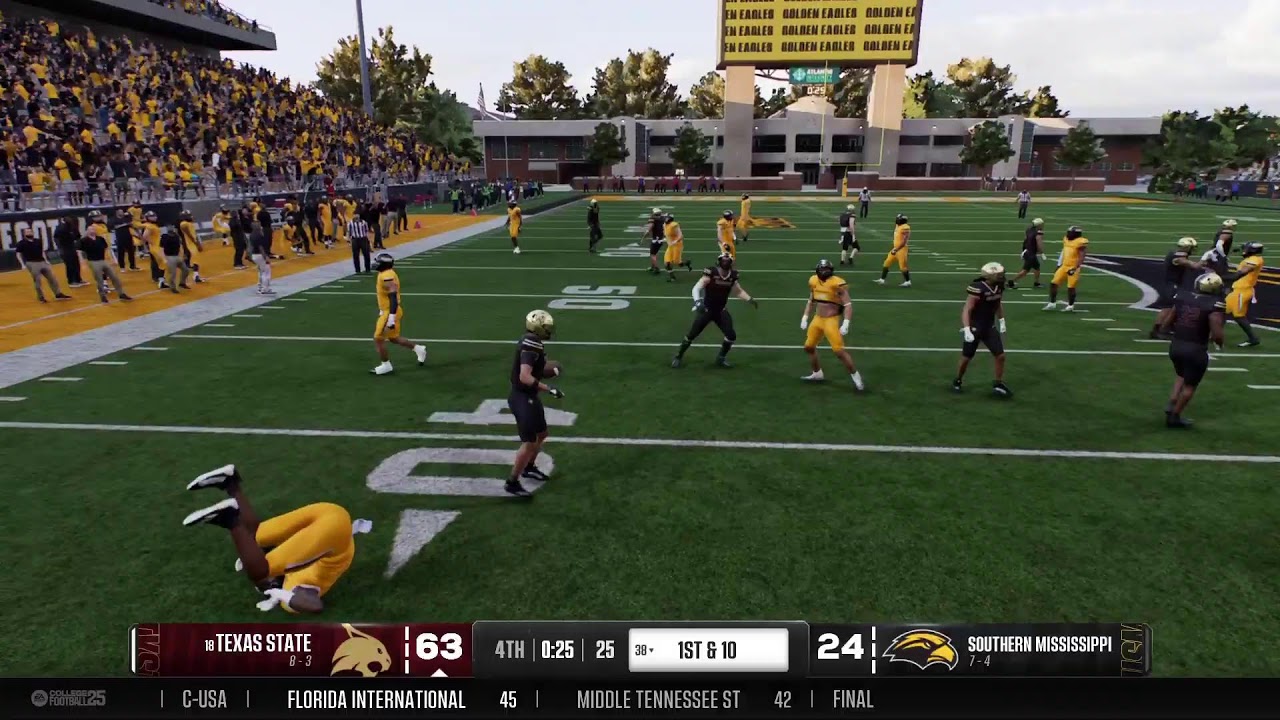Click the game clock showing 0:25
This screenshot has height=720, width=1280.
click(x=557, y=647)
